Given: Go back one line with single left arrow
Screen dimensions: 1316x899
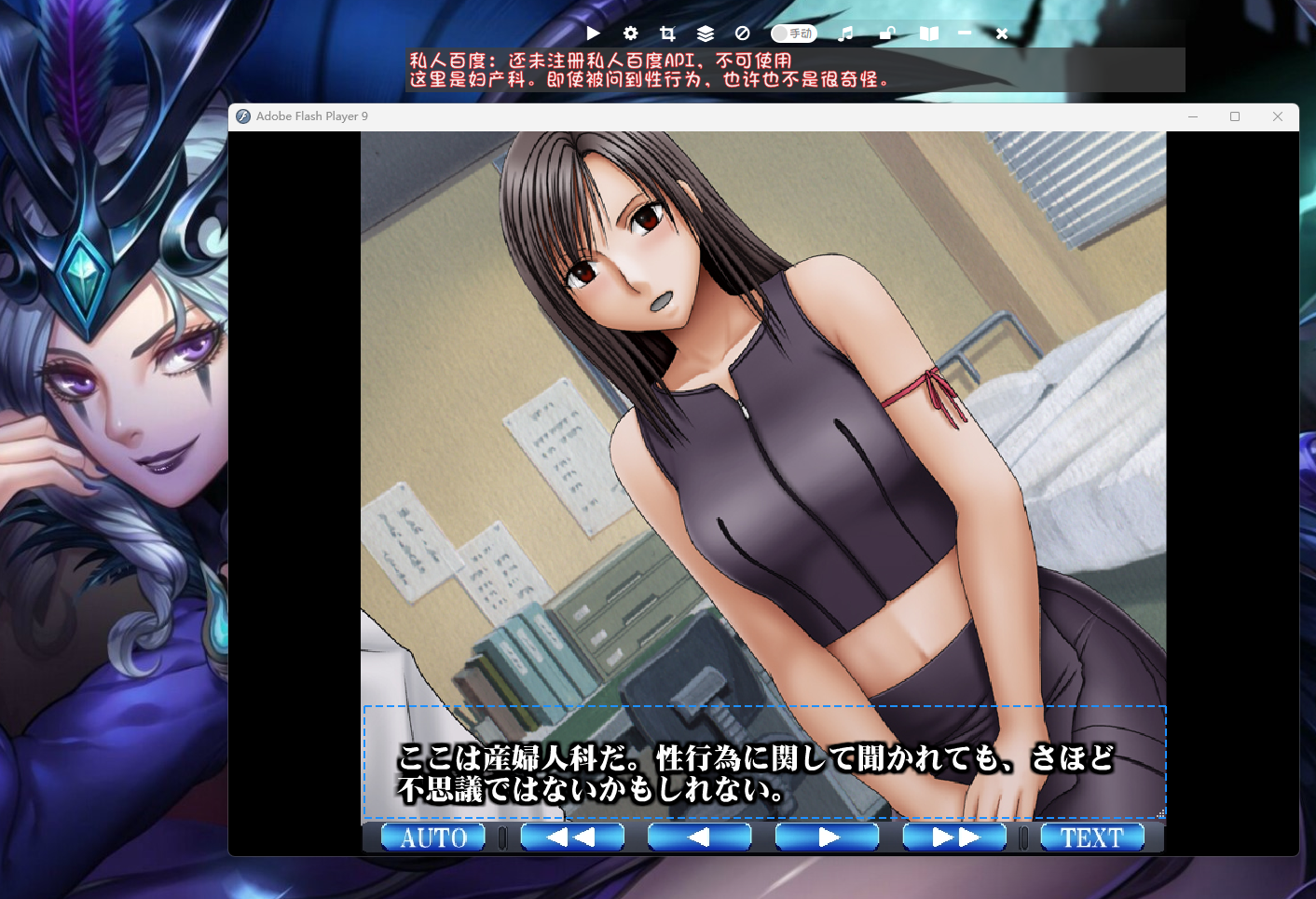Looking at the screenshot, I should click(x=699, y=838).
